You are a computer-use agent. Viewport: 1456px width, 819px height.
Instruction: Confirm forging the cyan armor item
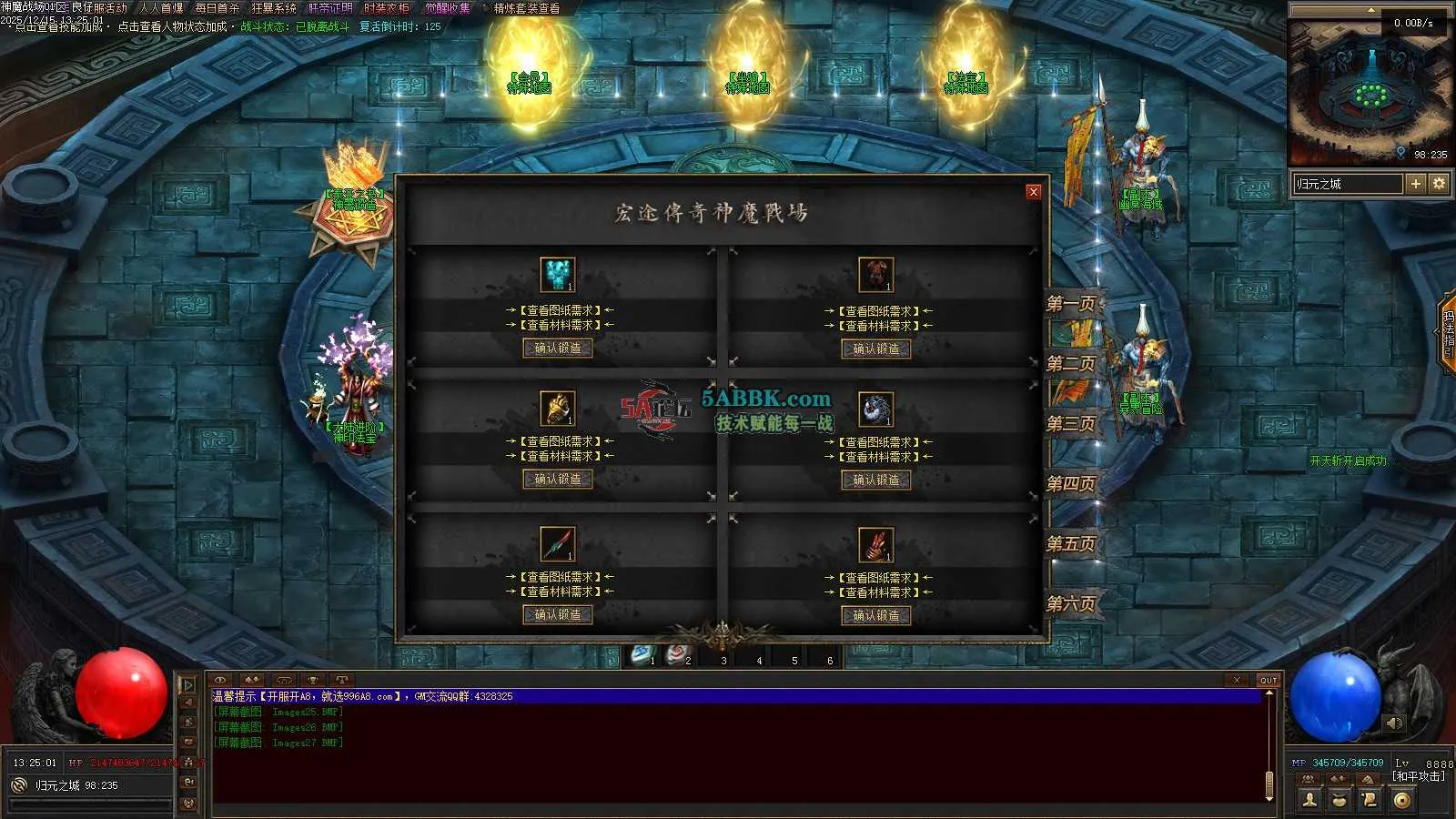(558, 348)
